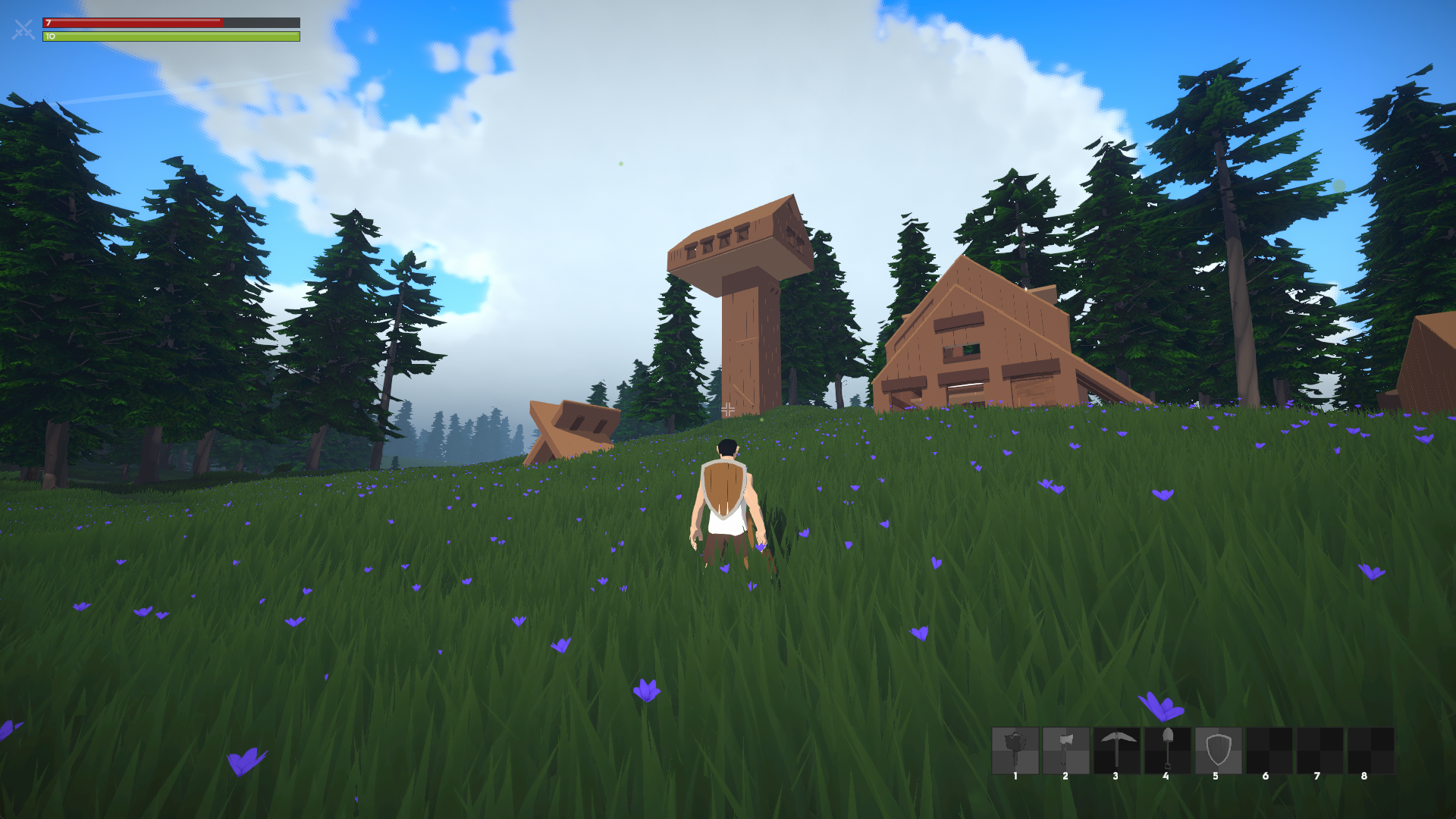Image resolution: width=1456 pixels, height=819 pixels.
Task: Choose the pickaxe in hotbar slot 3
Action: [x=1116, y=750]
